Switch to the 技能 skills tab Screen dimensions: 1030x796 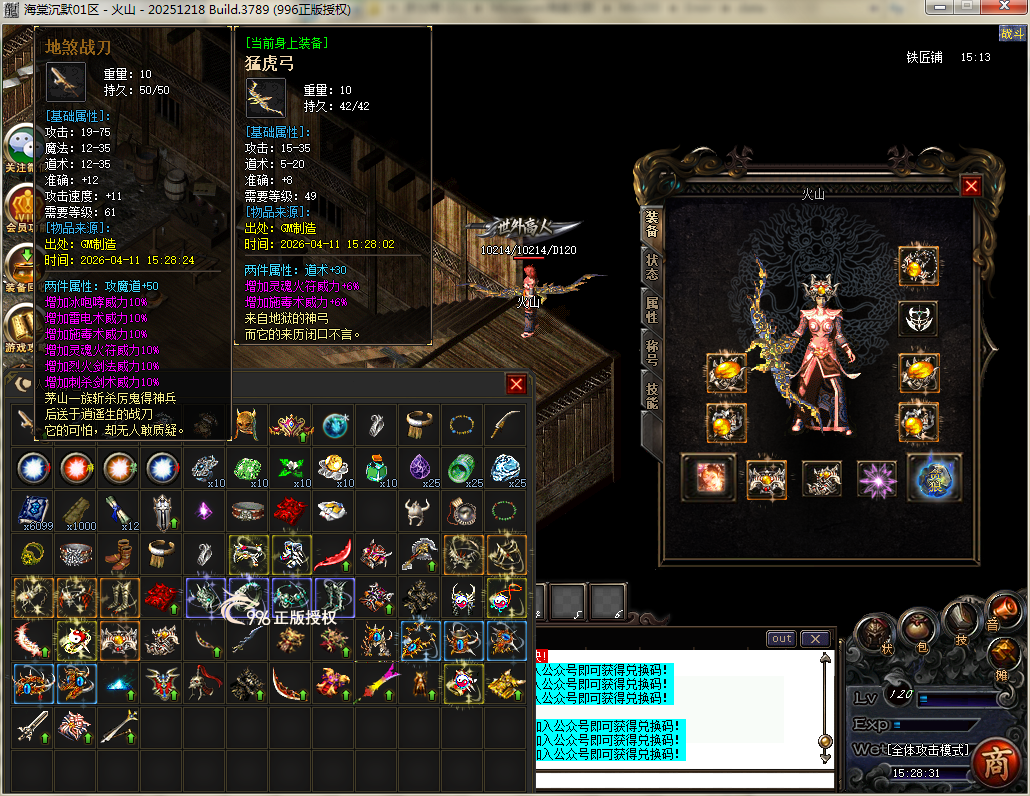point(652,396)
